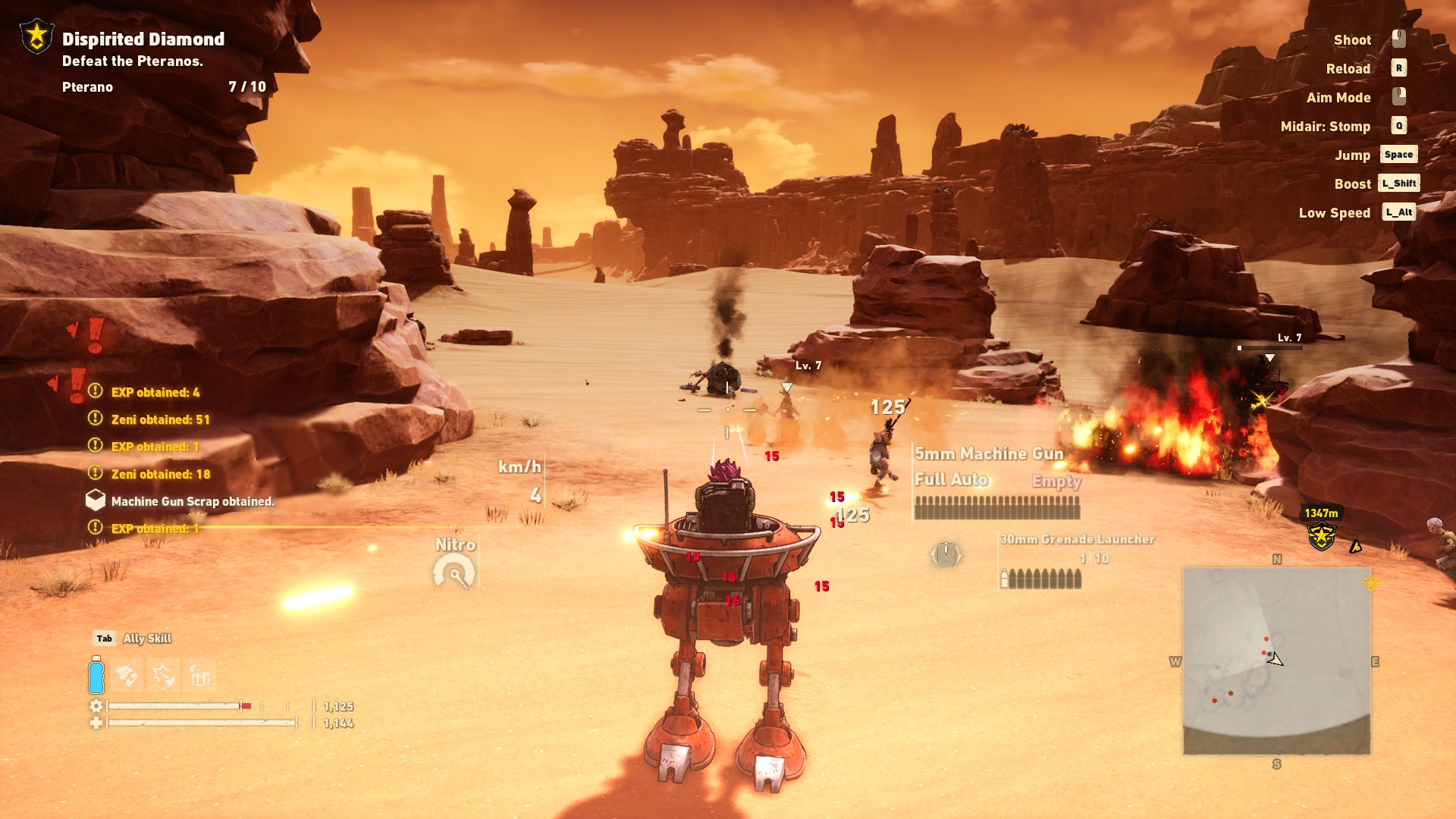Image resolution: width=1456 pixels, height=819 pixels.
Task: Switch to the 30mm Grenade Launcher
Action: pos(1076,561)
